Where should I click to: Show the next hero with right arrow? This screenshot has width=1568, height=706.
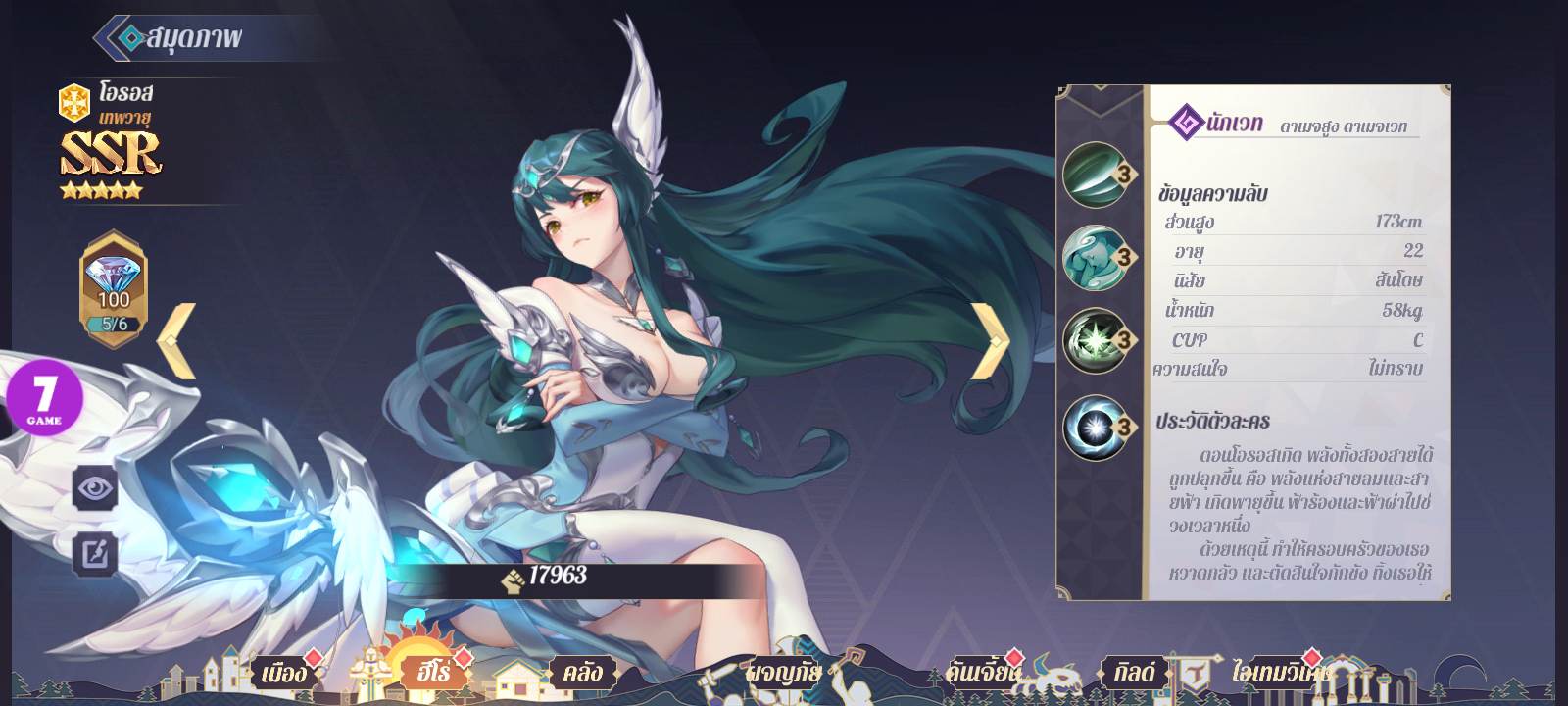[991, 340]
